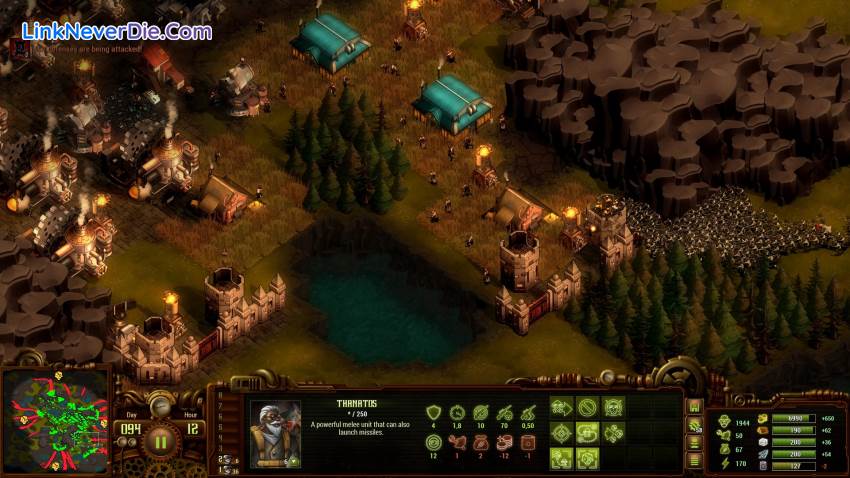
Task: Activate the stop command icon
Action: click(x=588, y=409)
